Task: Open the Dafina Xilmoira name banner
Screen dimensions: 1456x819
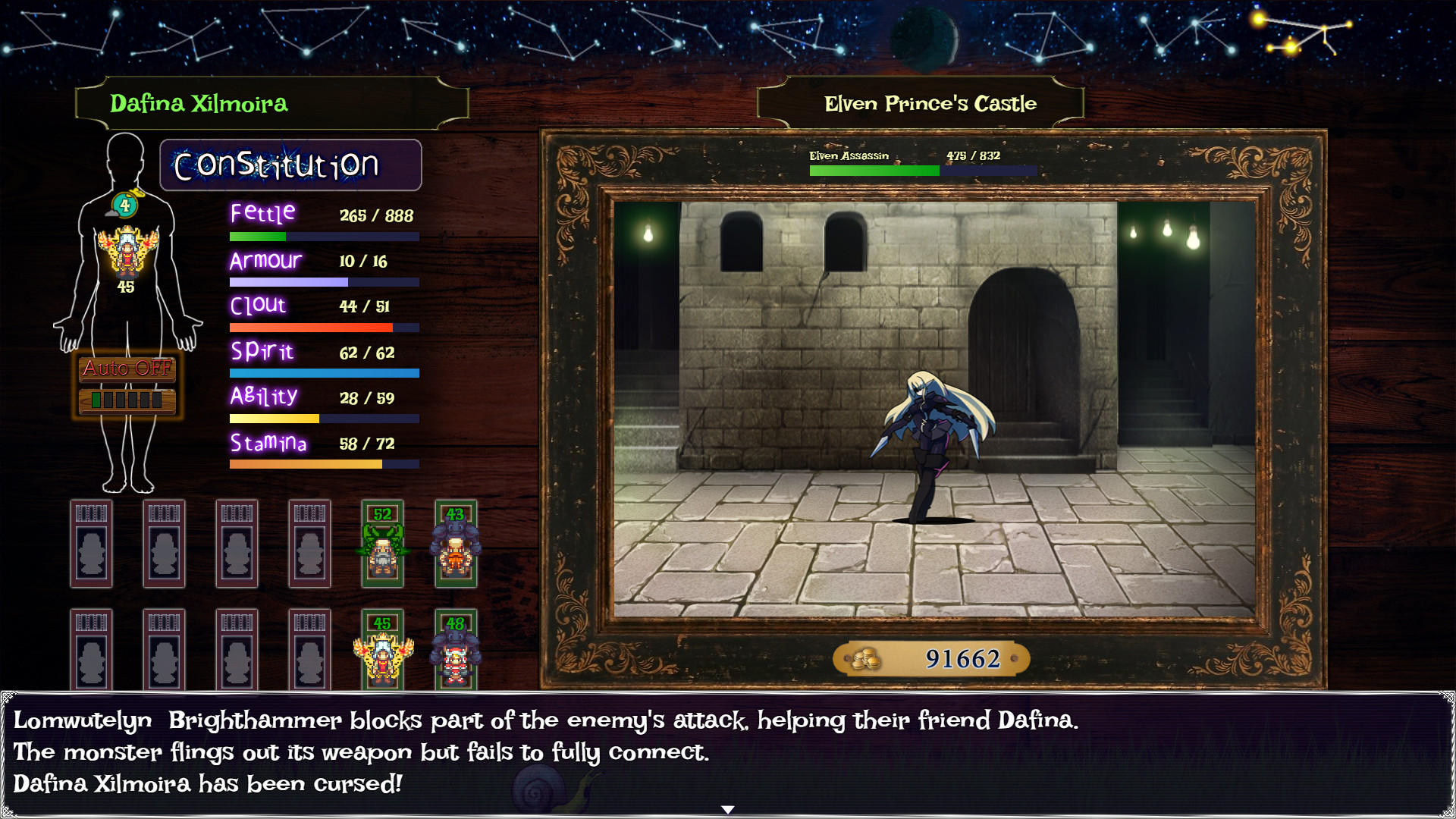Action: click(x=273, y=103)
